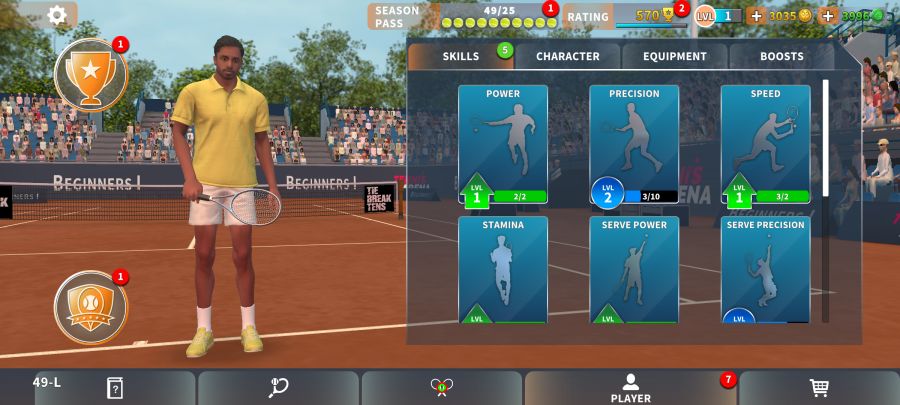900x405 pixels.
Task: Open the Equipment tab
Action: click(675, 57)
